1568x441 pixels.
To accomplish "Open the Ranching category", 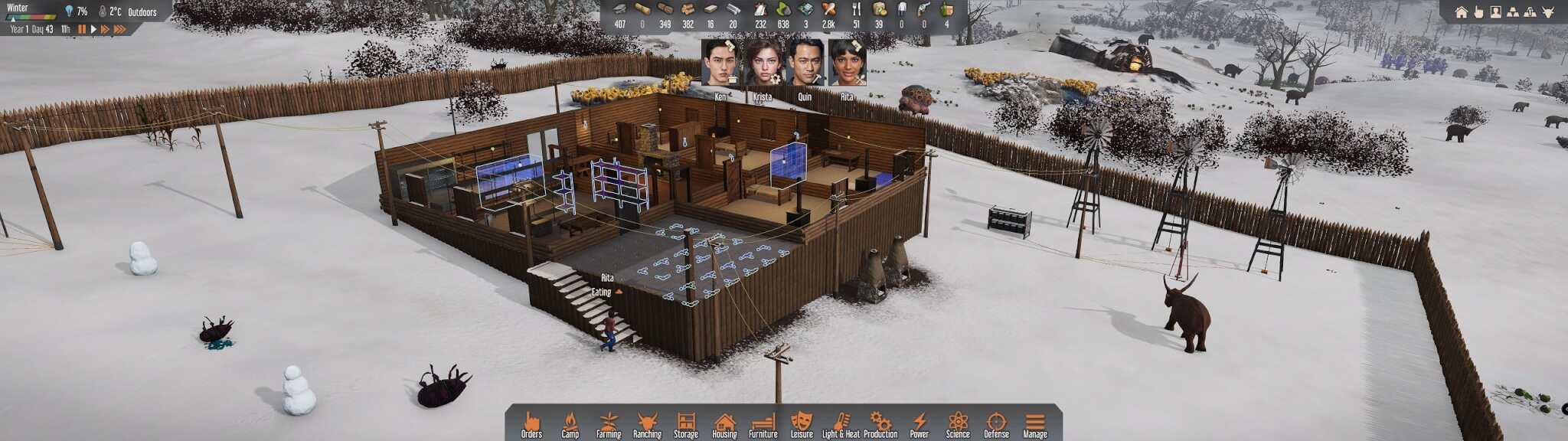I will point(647,424).
